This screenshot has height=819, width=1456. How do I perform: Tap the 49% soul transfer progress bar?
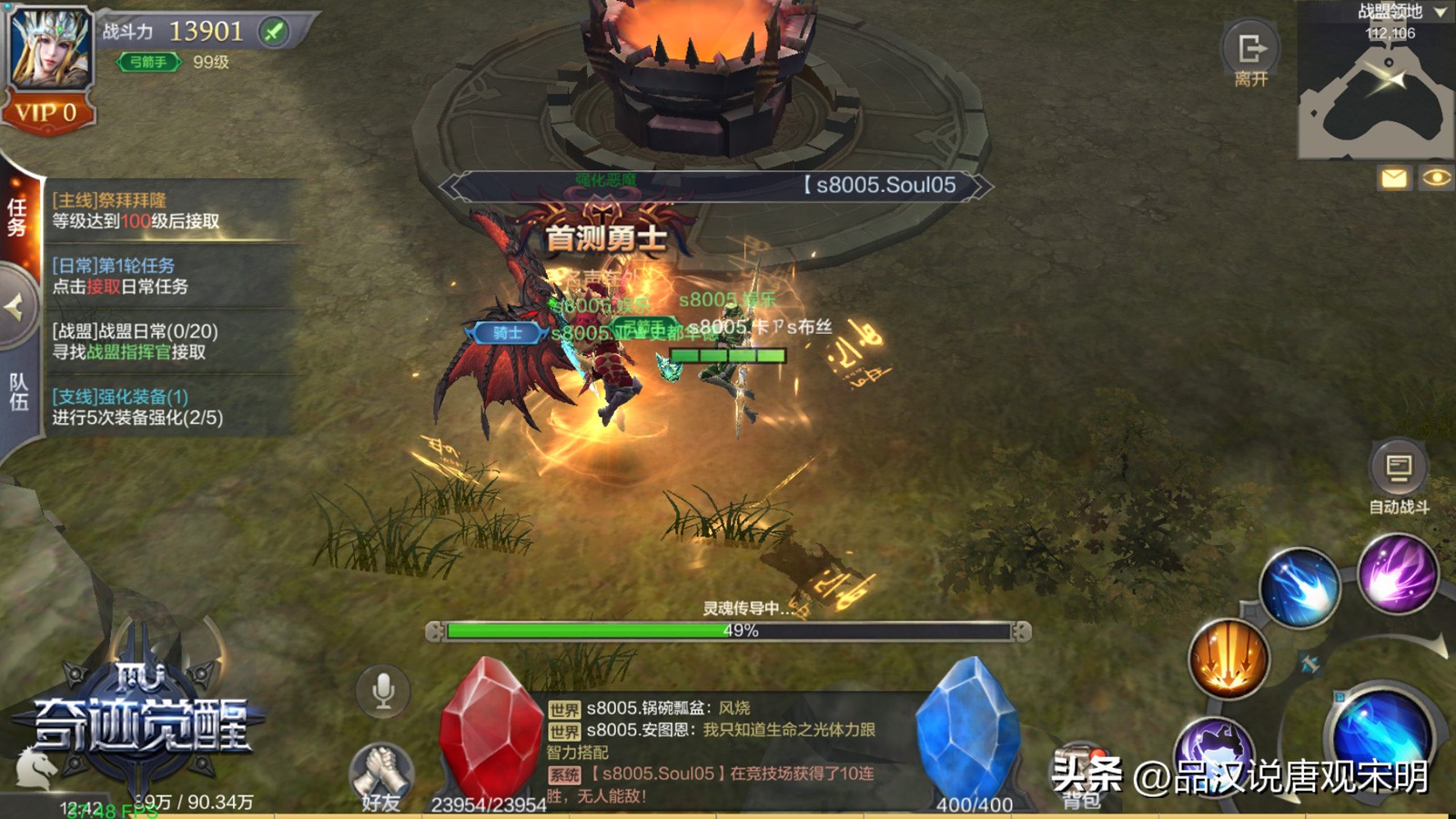[x=728, y=630]
